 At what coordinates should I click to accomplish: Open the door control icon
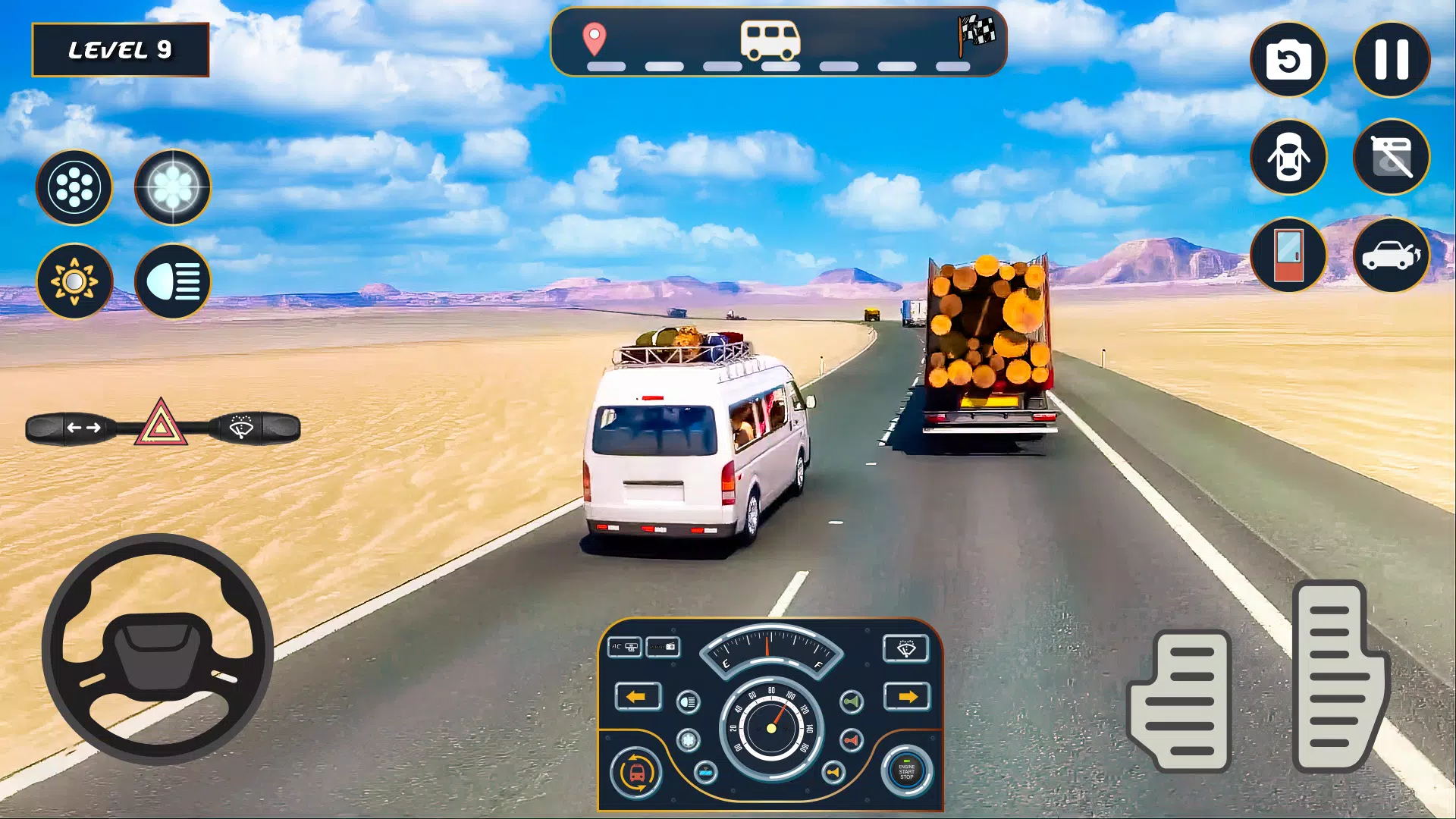point(1289,258)
